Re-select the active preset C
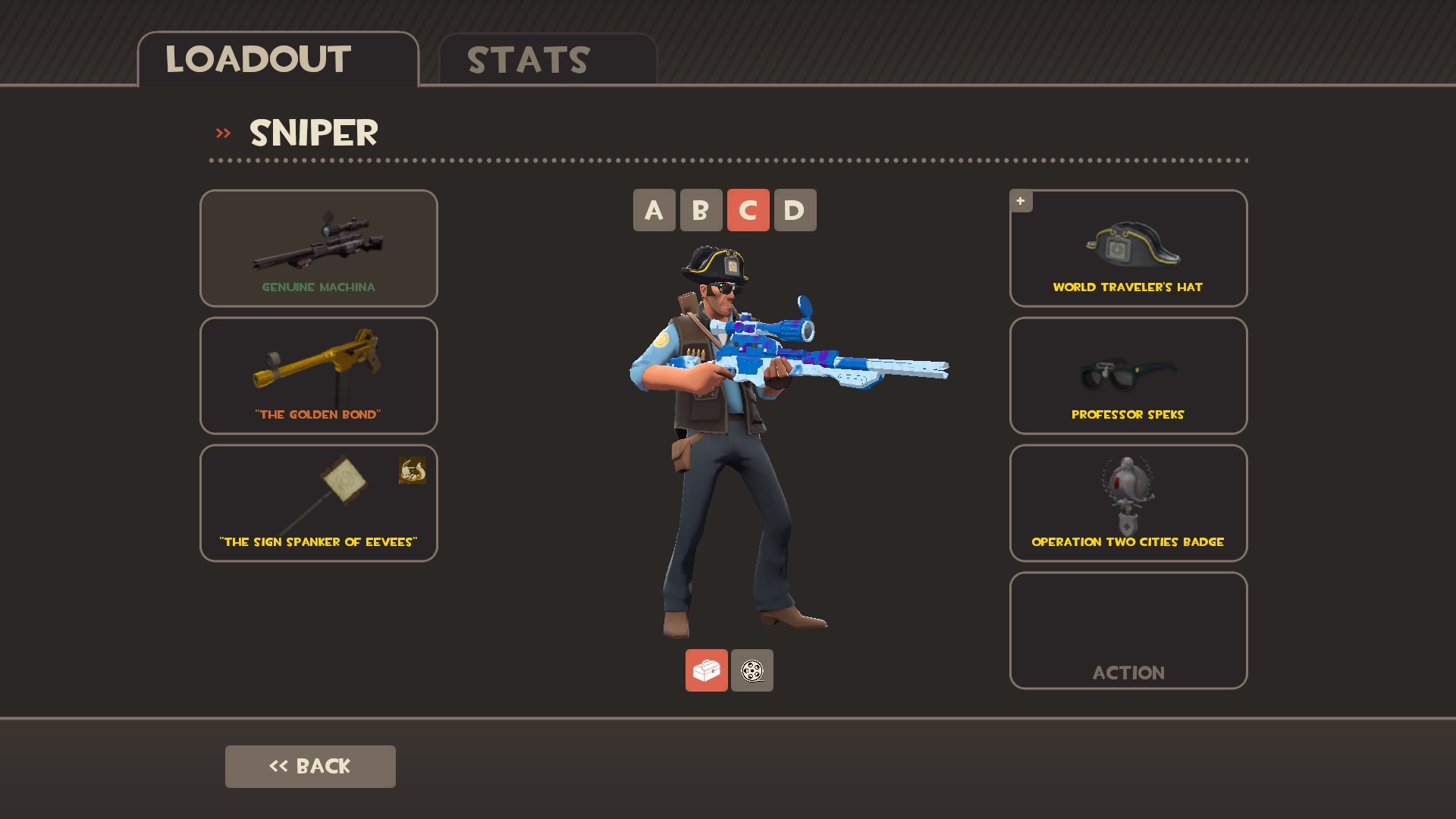This screenshot has width=1456, height=819. click(x=747, y=210)
